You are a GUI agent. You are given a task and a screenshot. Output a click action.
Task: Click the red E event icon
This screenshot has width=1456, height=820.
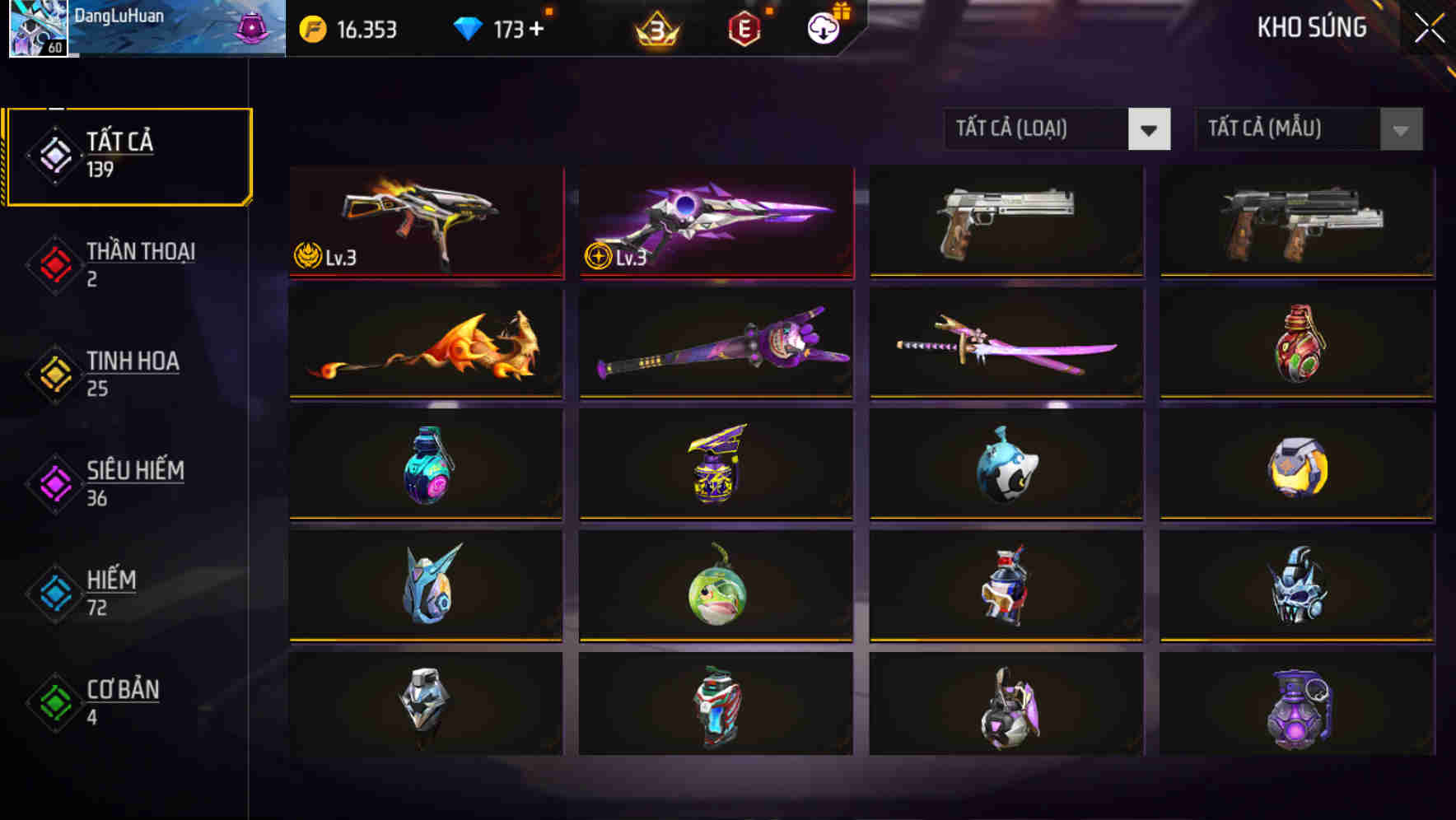744,27
